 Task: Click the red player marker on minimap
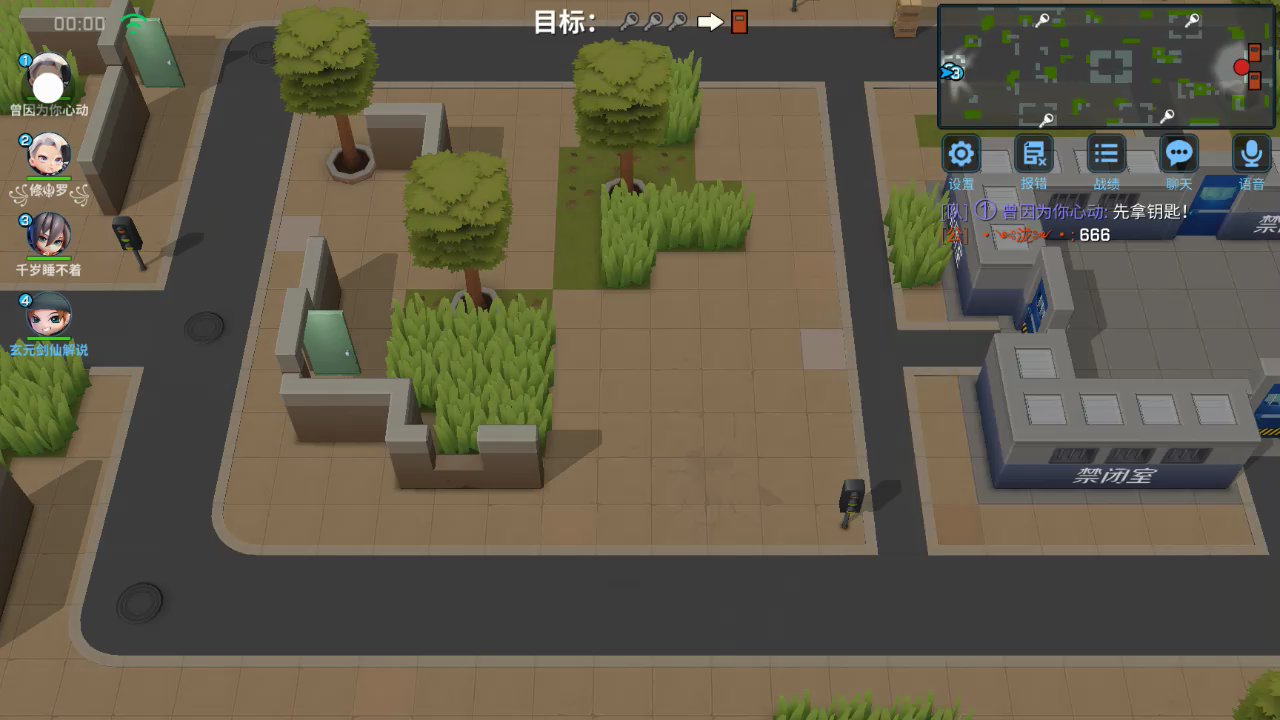(x=1241, y=67)
